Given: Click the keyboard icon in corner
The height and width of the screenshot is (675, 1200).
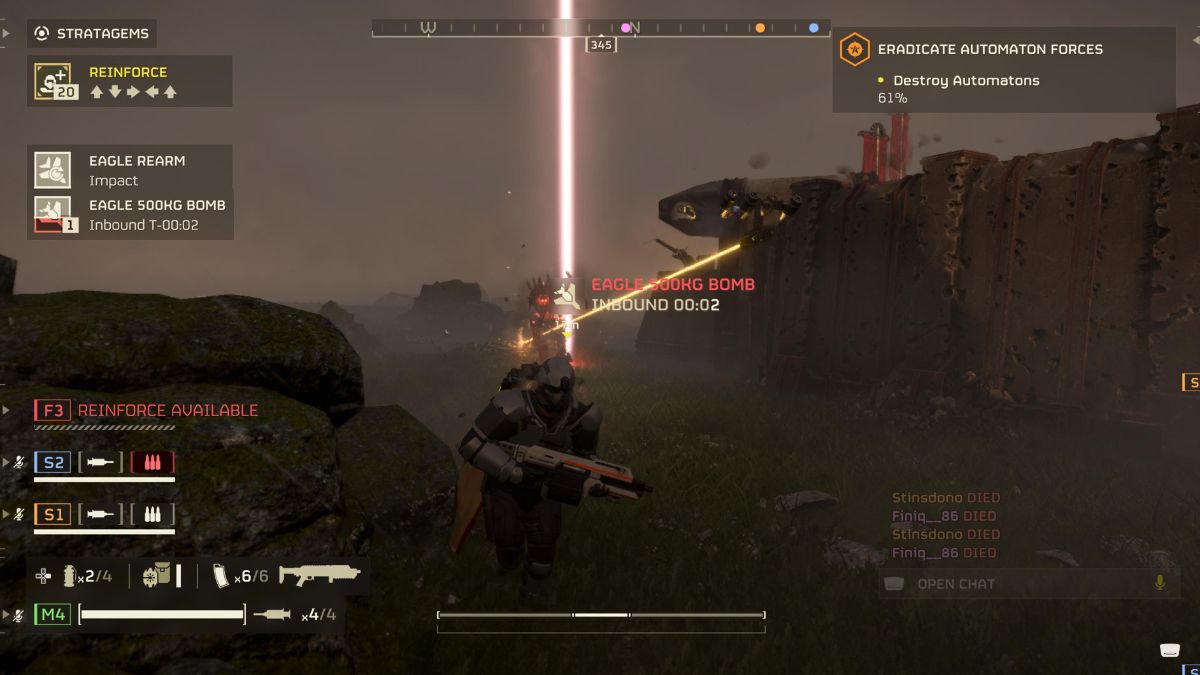Looking at the screenshot, I should click(x=1171, y=651).
